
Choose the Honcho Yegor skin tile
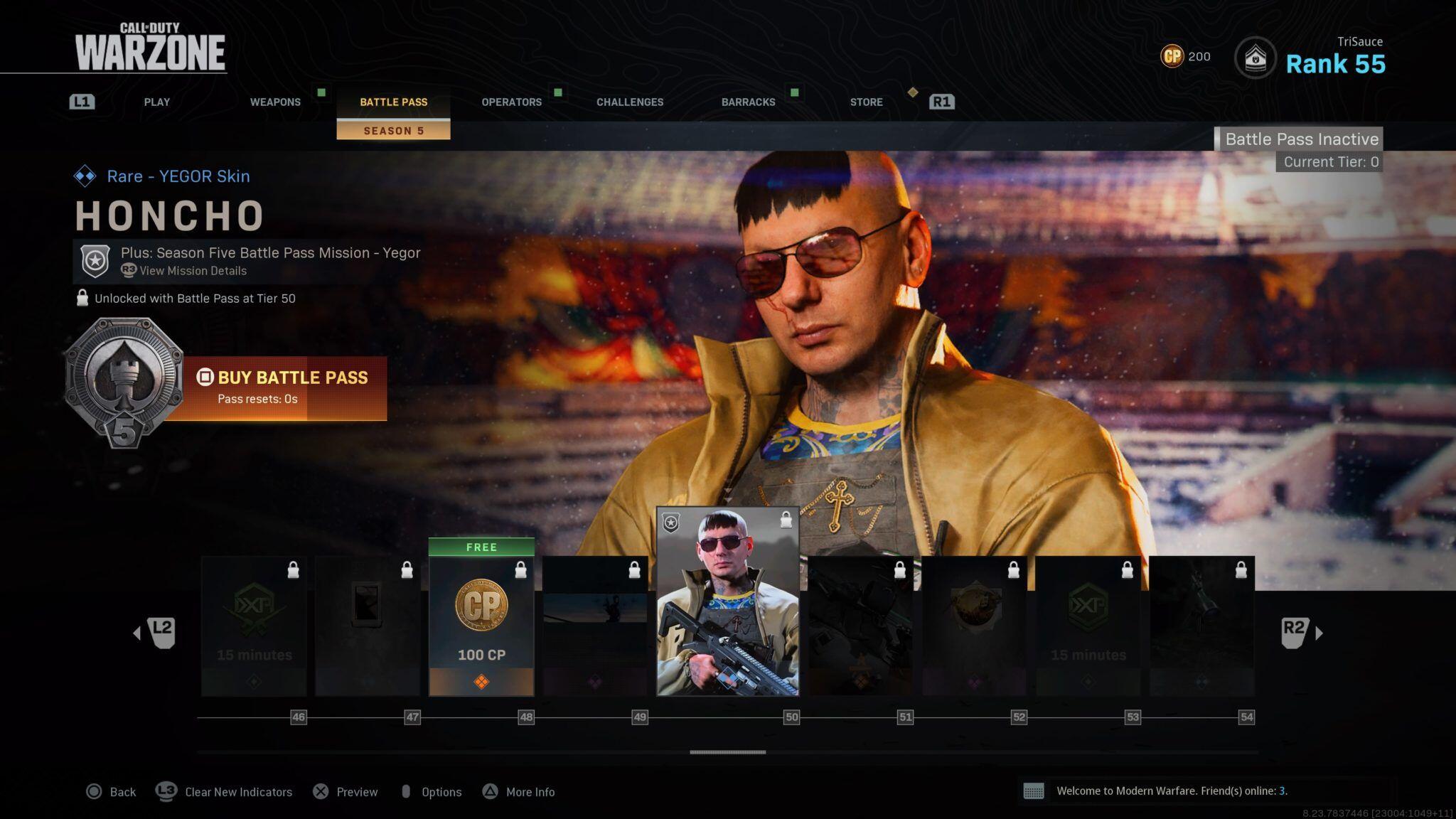727,601
